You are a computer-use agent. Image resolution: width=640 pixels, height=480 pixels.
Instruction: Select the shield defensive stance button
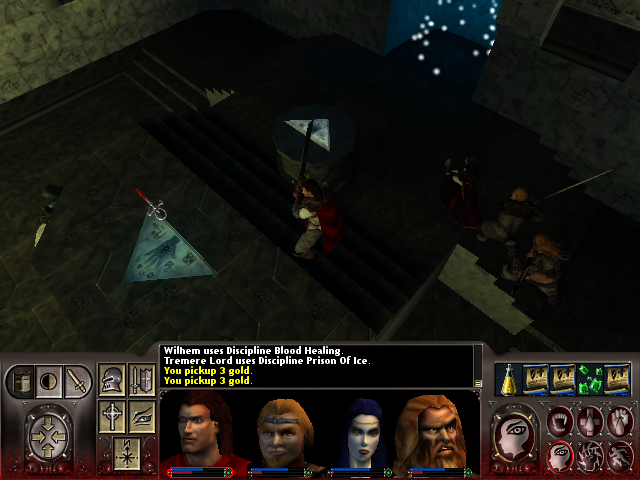point(20,381)
